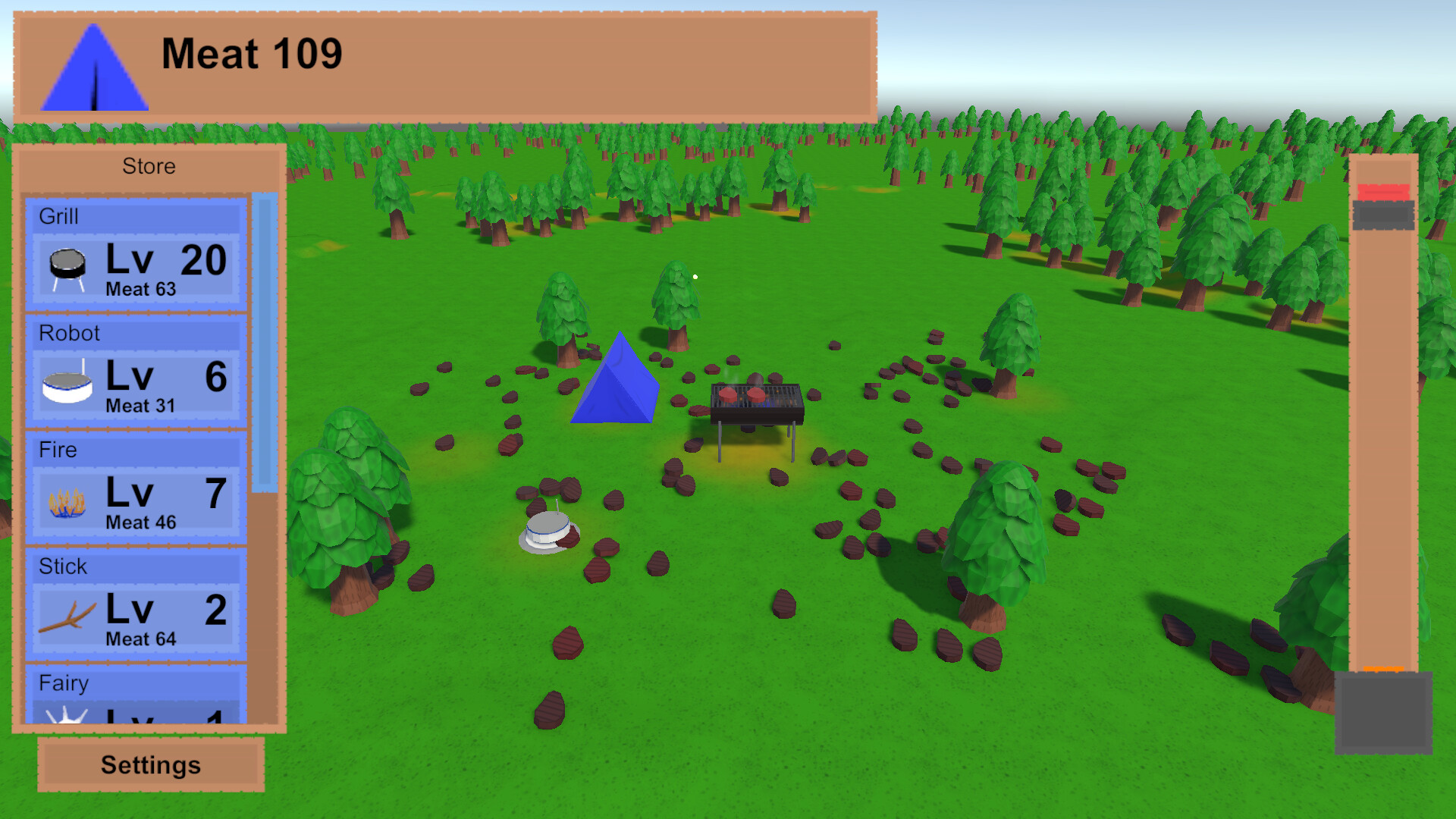The image size is (1456, 819).
Task: Click the Stick branch icon
Action: click(67, 616)
